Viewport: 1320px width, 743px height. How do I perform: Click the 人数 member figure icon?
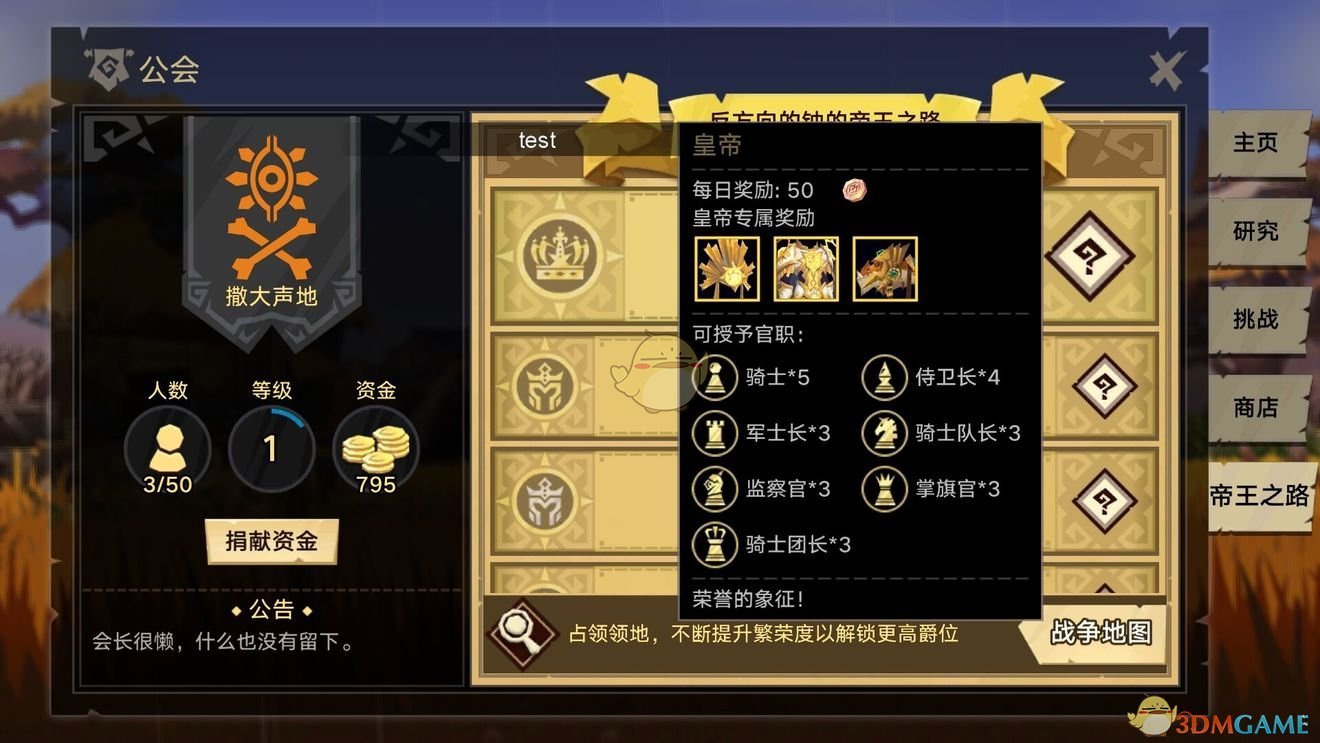pos(167,451)
